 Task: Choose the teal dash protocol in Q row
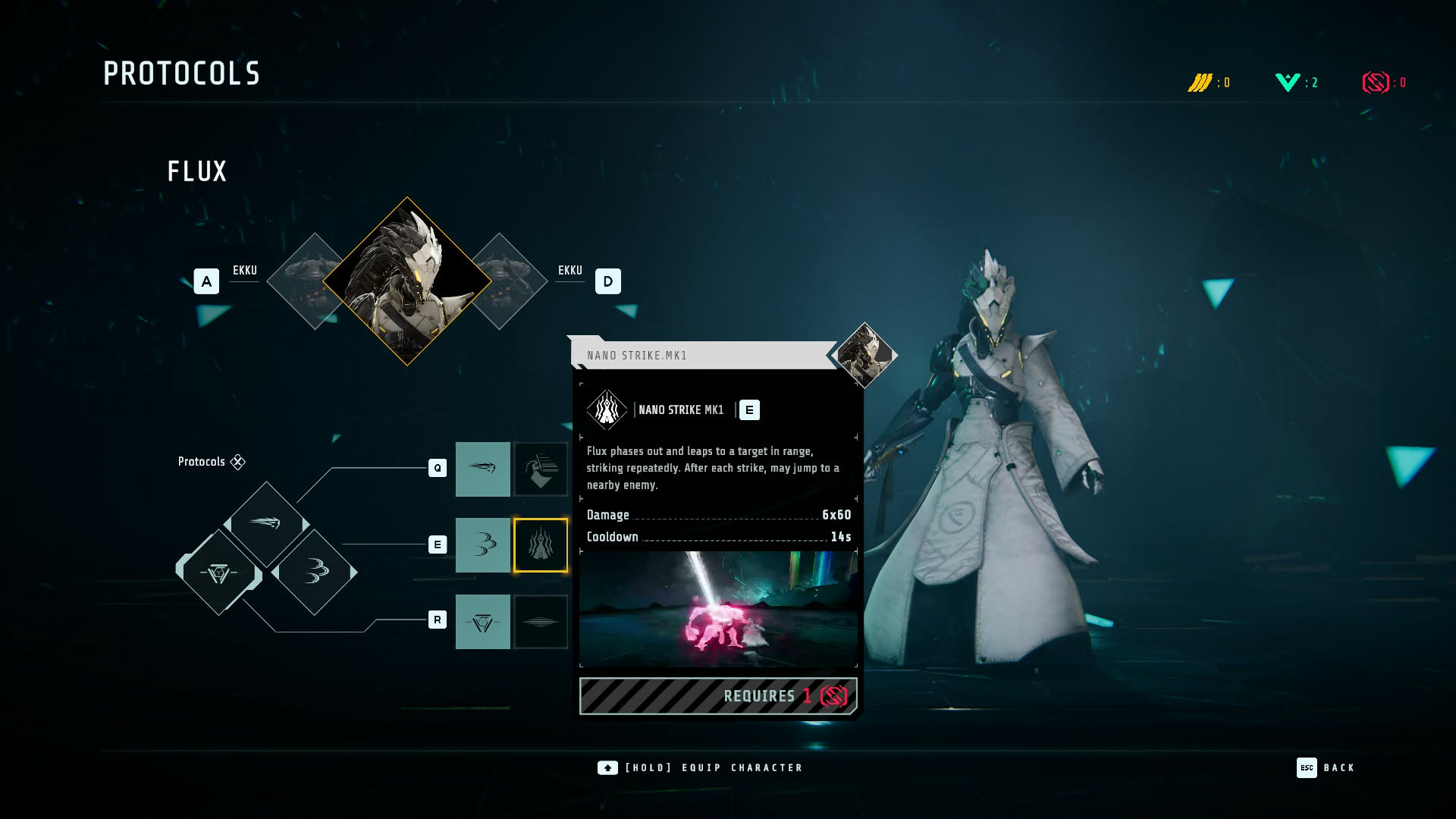click(x=482, y=469)
